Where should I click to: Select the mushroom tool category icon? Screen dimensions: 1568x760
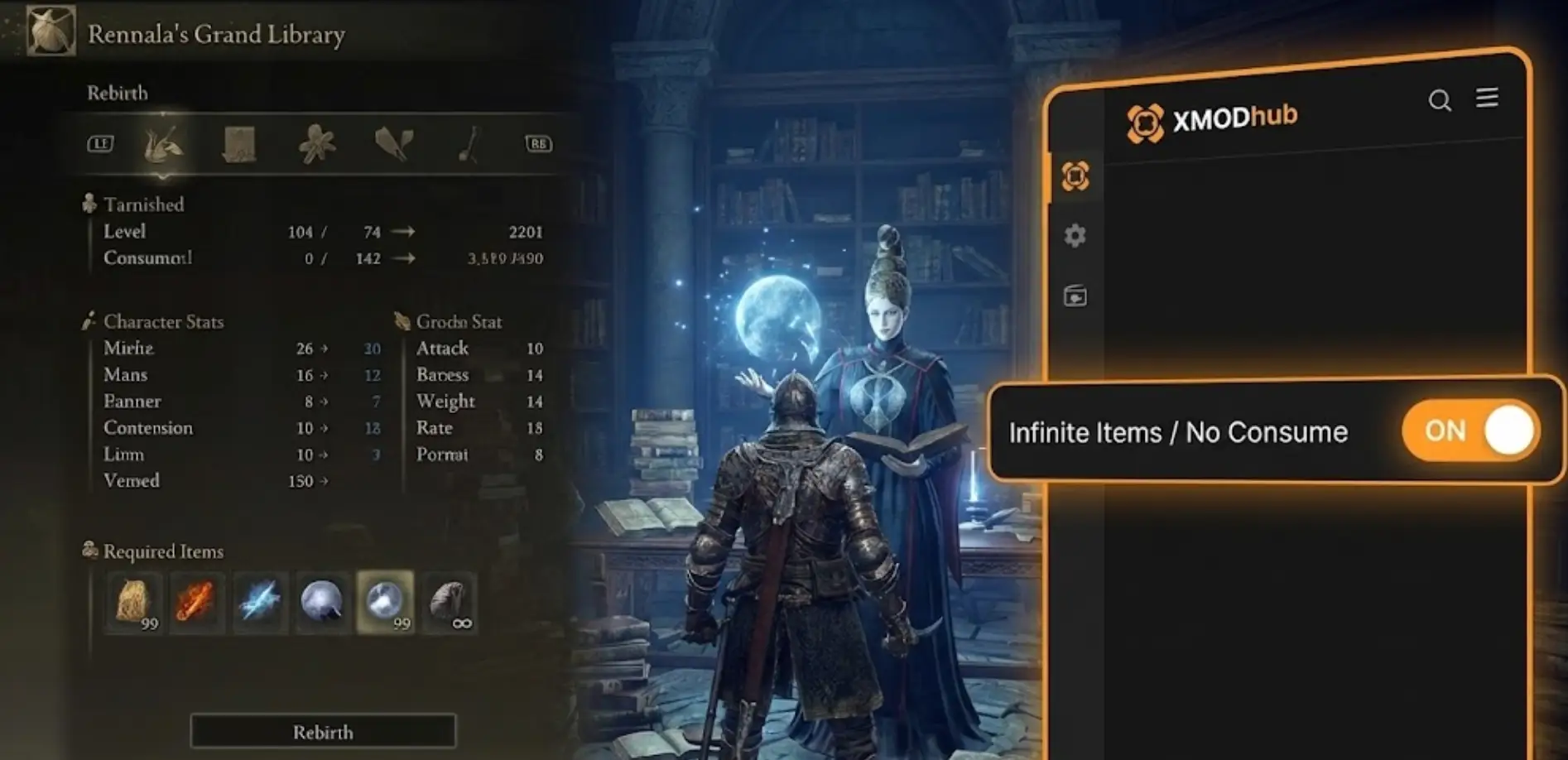[x=468, y=142]
